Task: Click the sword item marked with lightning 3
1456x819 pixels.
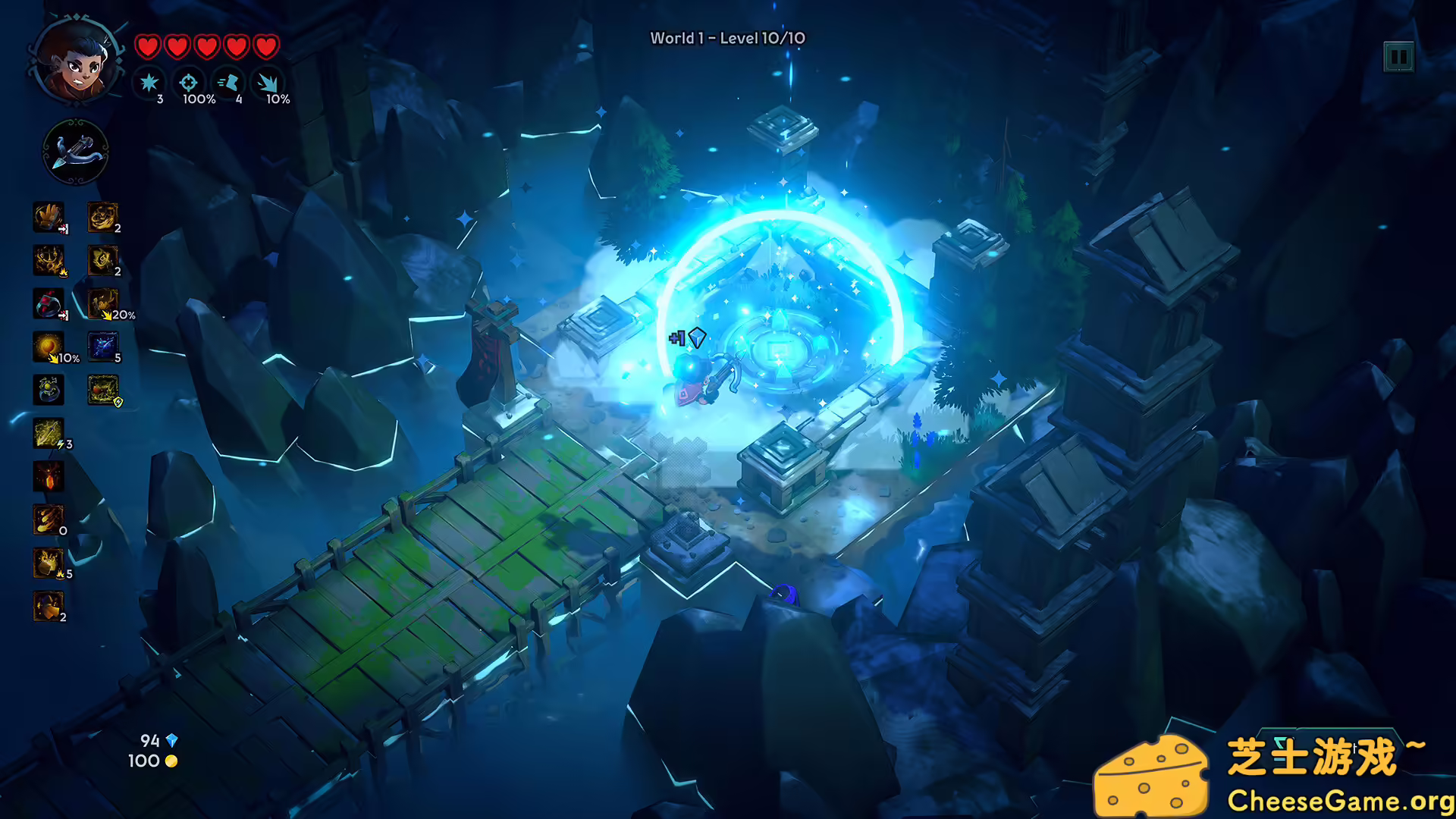Action: tap(48, 434)
